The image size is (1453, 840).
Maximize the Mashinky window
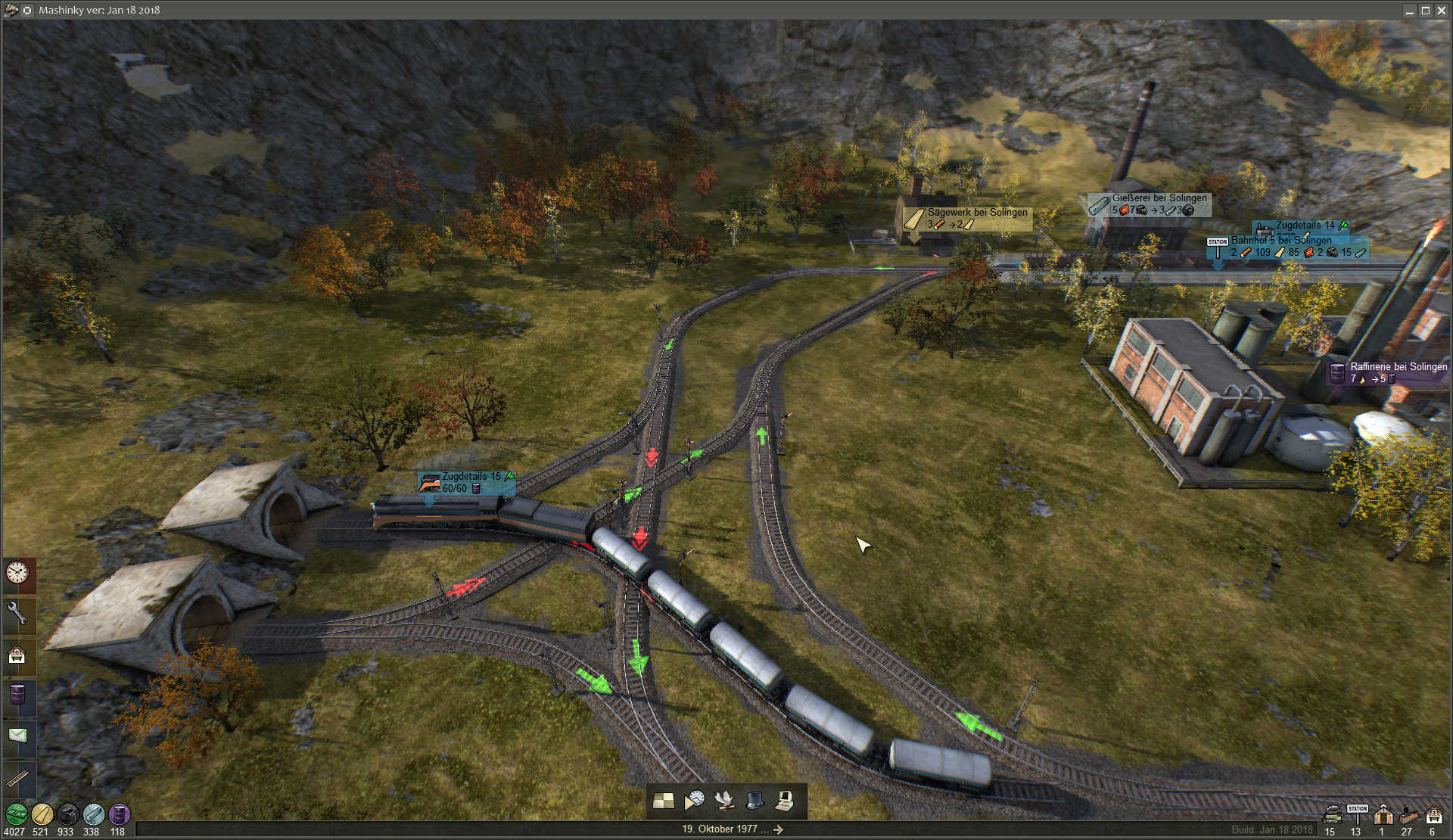click(x=1425, y=11)
